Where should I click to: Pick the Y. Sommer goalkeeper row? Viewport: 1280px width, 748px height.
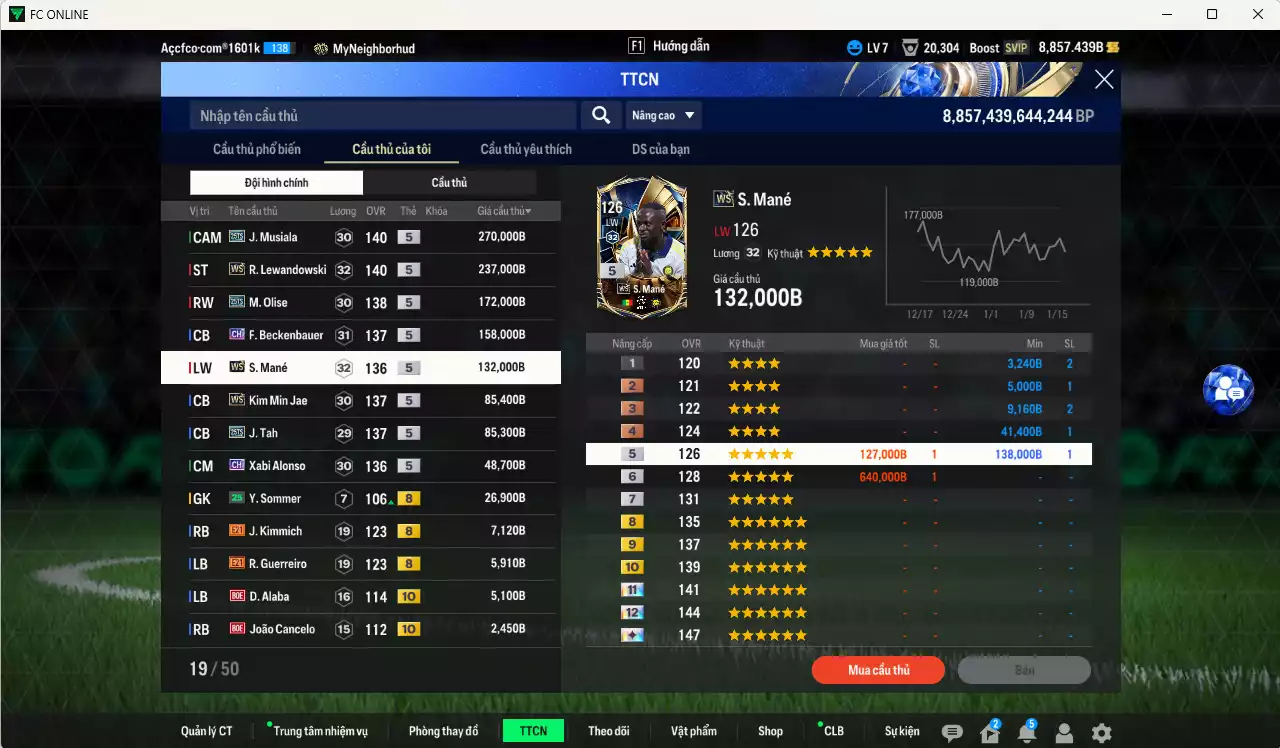tap(360, 498)
